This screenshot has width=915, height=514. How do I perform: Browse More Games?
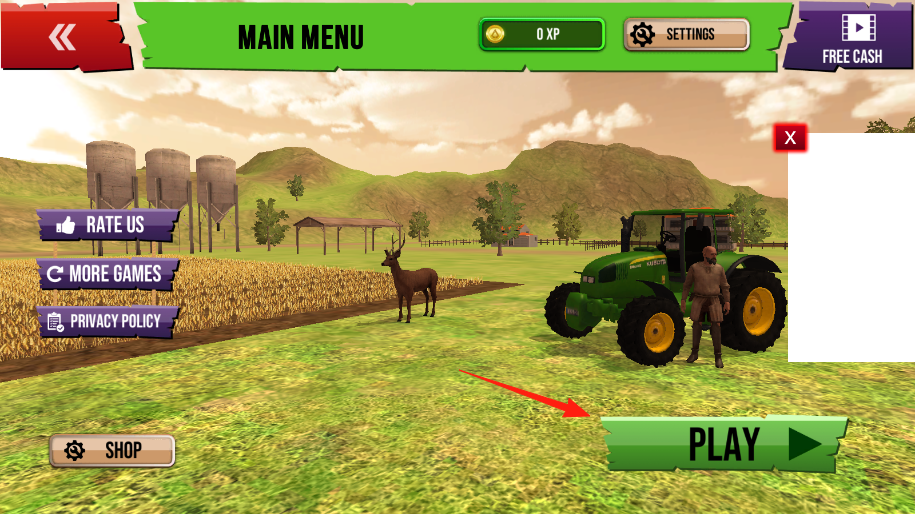pyautogui.click(x=108, y=273)
